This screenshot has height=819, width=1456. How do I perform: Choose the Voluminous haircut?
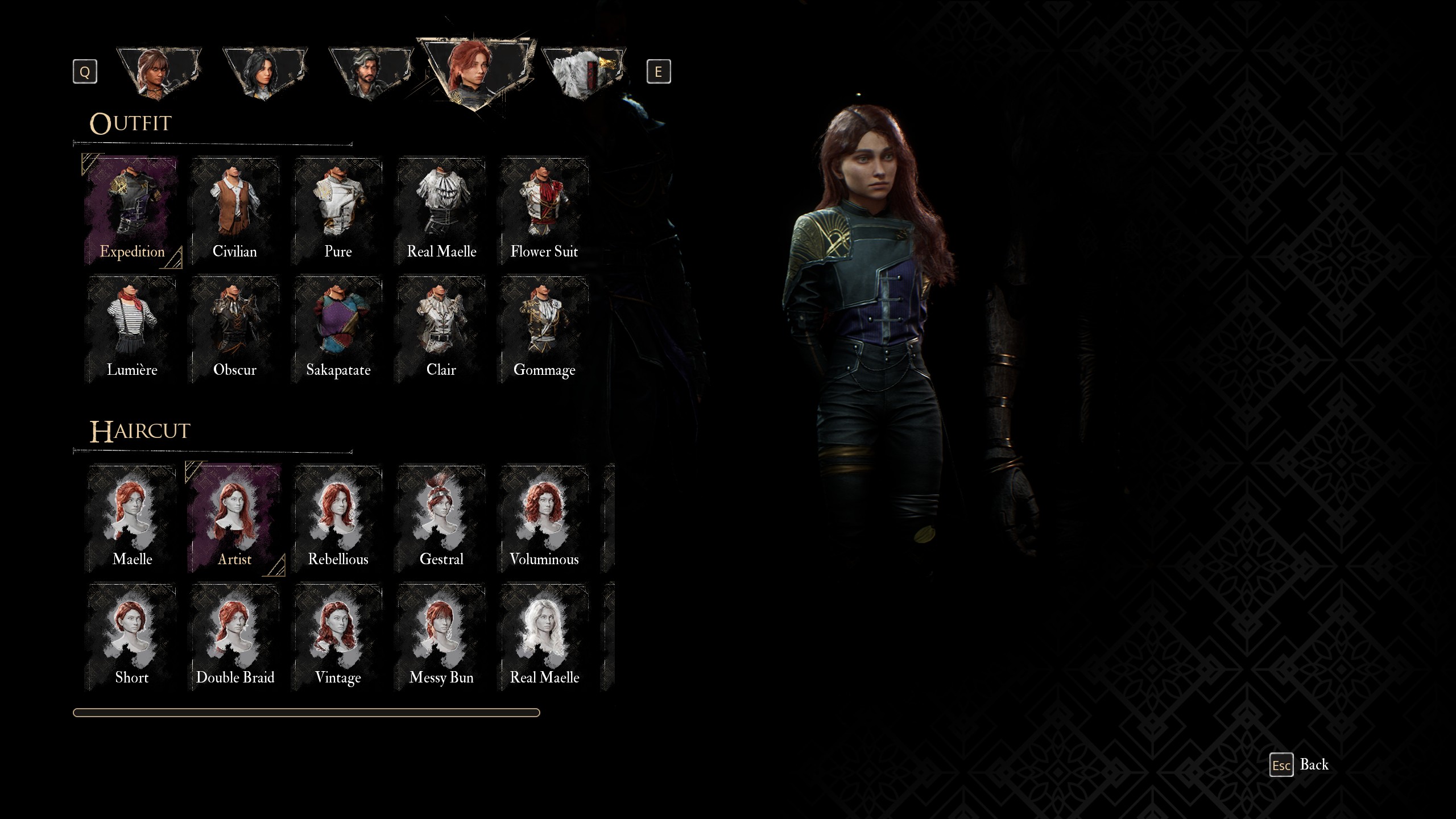[544, 519]
